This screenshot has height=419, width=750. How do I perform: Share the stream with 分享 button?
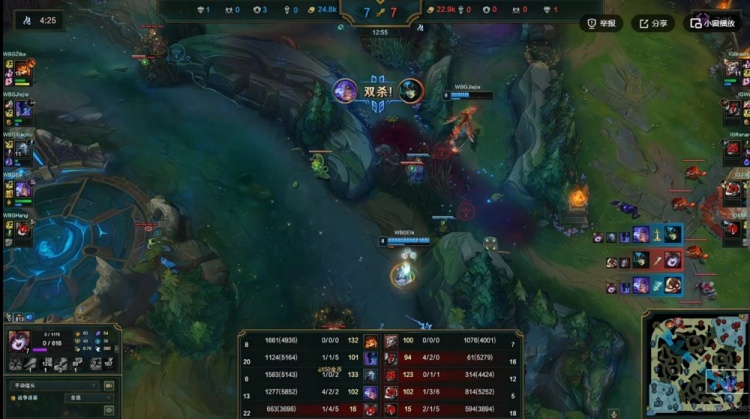tap(653, 22)
